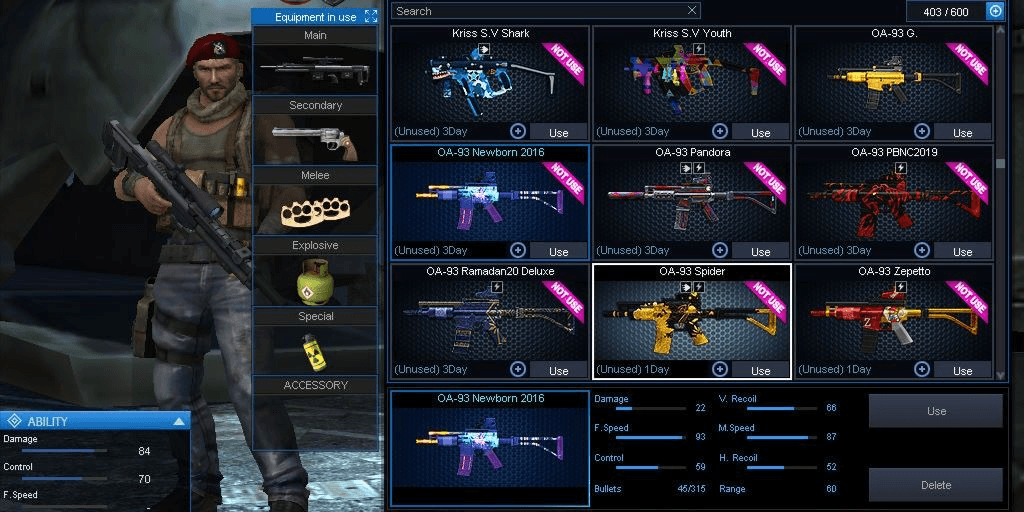Viewport: 1024px width, 512px height.
Task: Choose the OA-93 Ramadan20 Deluxe card
Action: (x=489, y=317)
